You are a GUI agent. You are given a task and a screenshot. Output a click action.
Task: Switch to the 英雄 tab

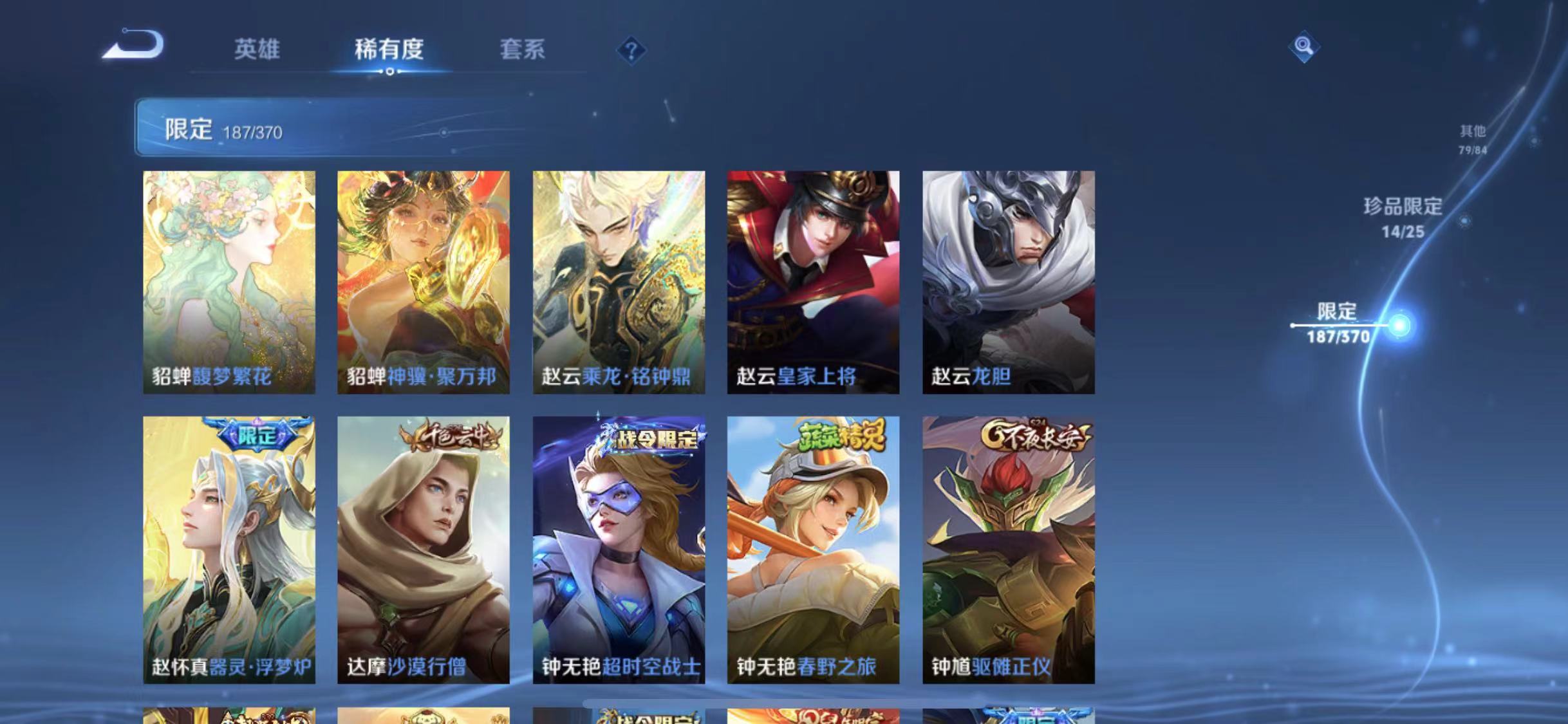[259, 50]
